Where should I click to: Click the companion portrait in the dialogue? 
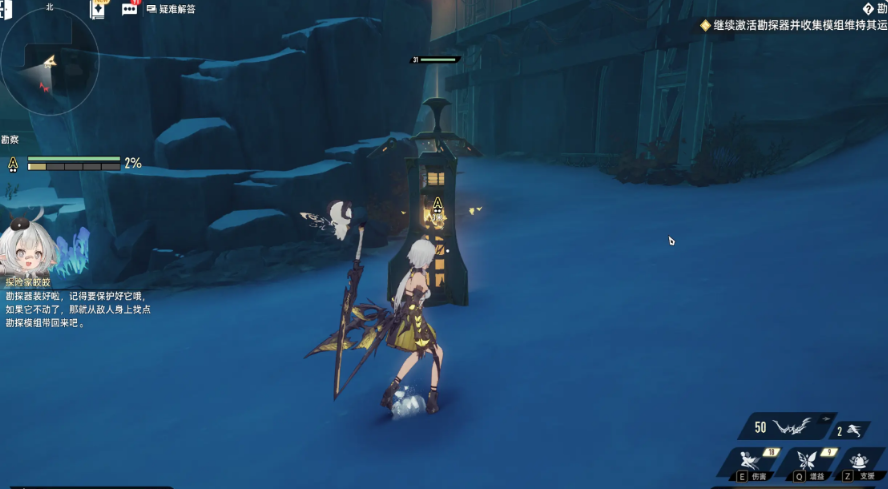[27, 250]
